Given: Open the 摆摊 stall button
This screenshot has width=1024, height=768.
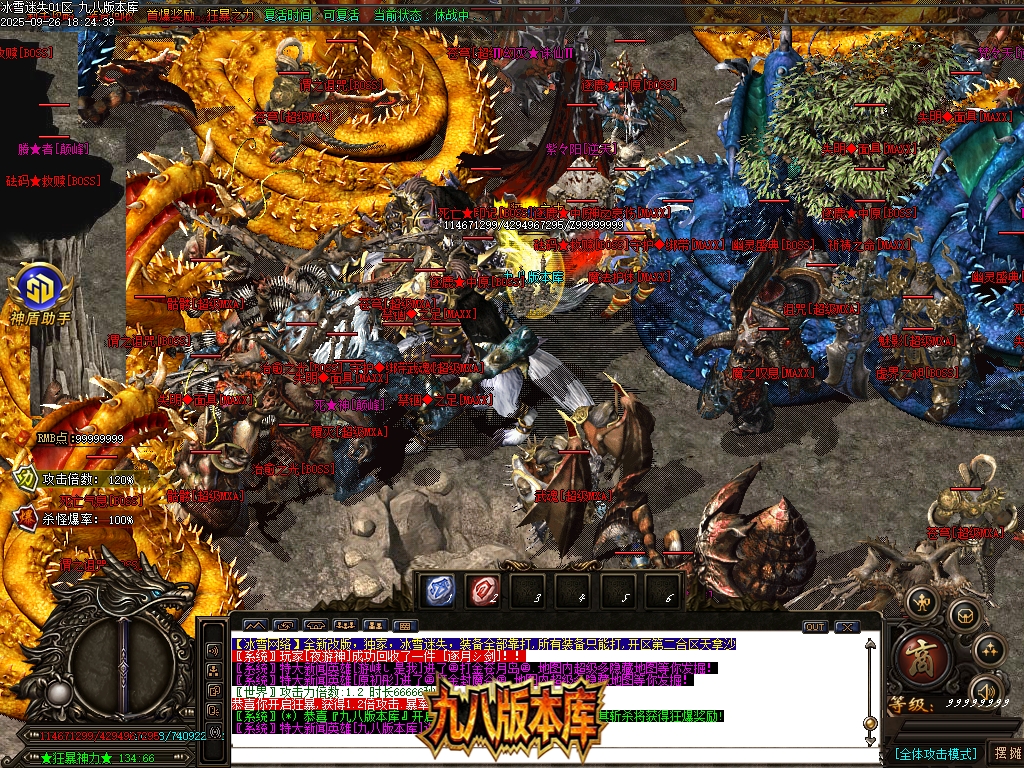Looking at the screenshot, I should click(1005, 753).
